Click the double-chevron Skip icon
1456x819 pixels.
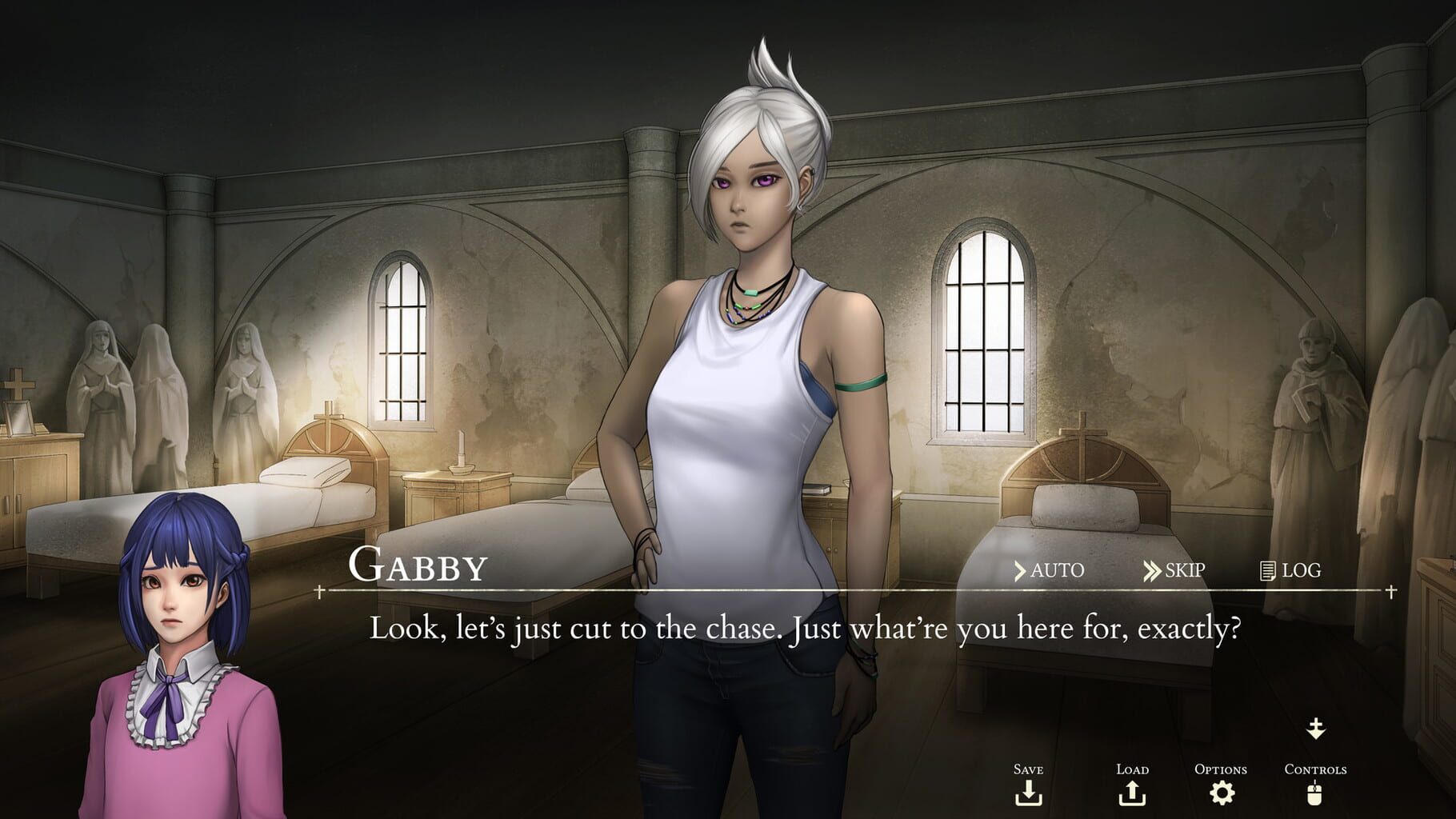pos(1150,570)
